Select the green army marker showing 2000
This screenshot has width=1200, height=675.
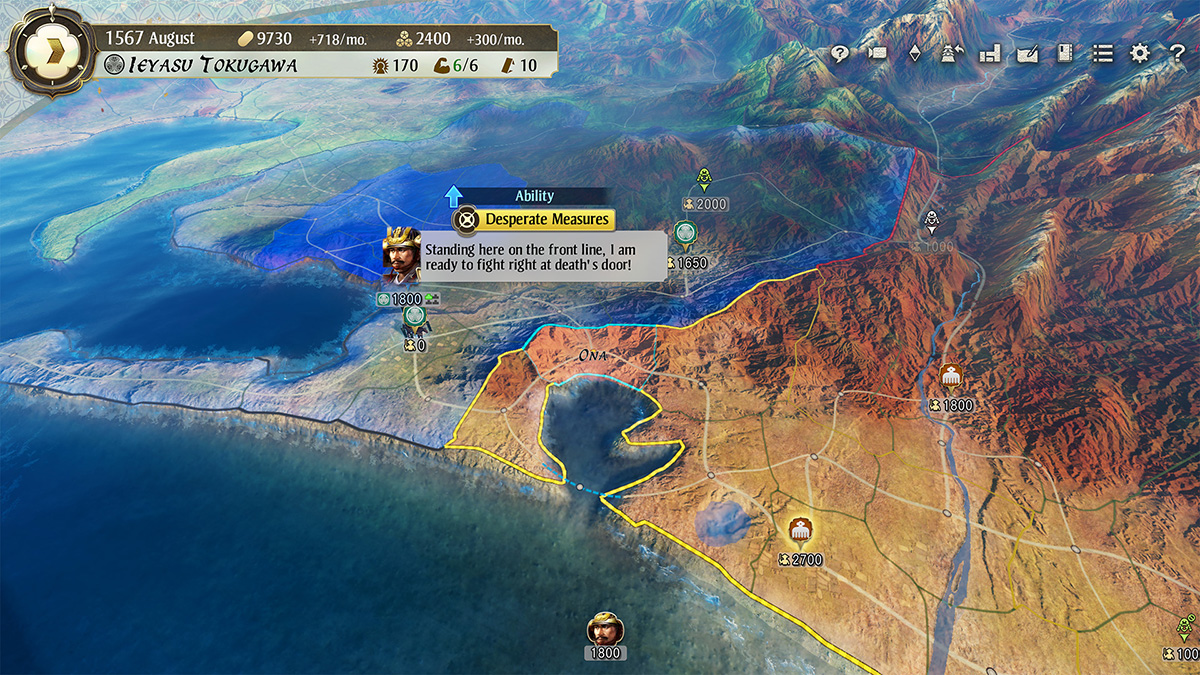705,181
